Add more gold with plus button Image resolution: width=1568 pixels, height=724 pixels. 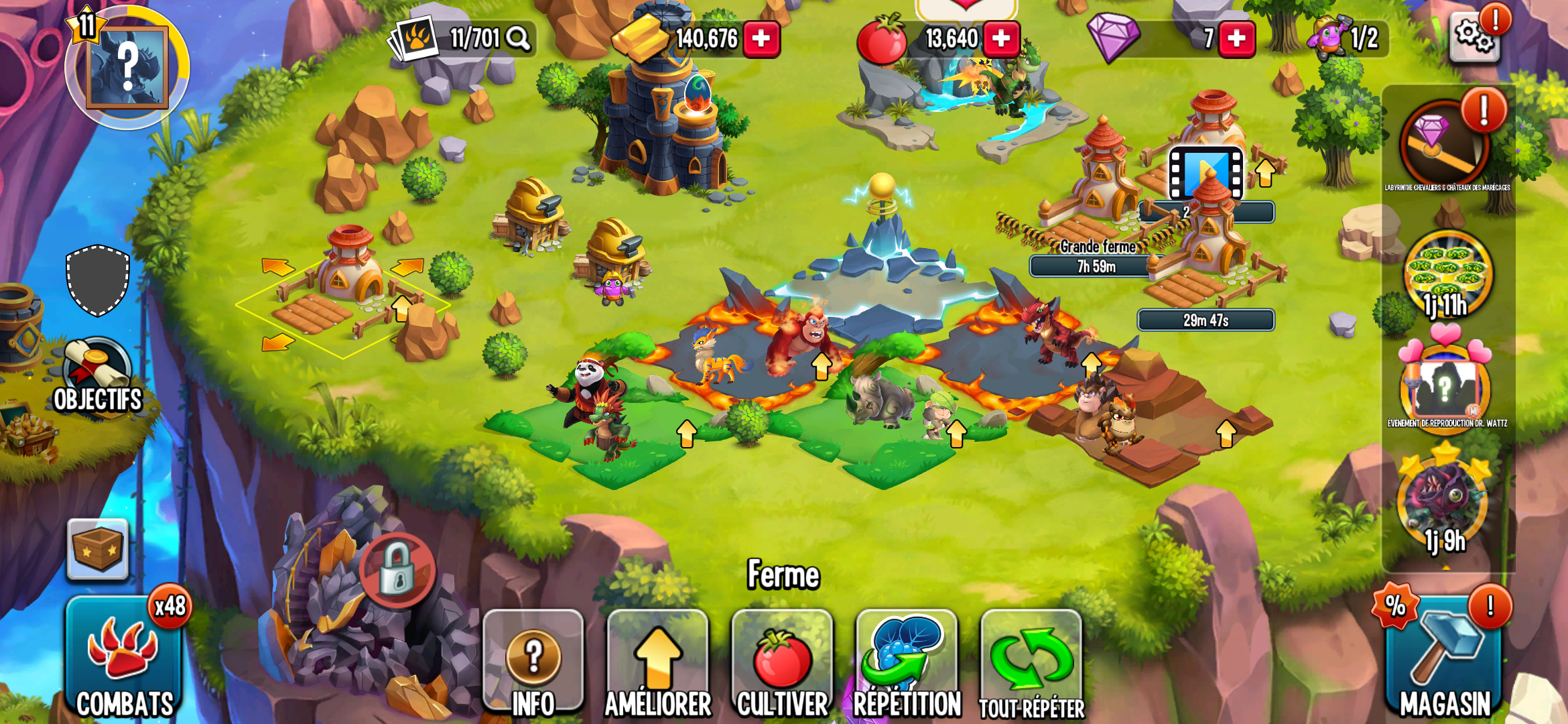[x=761, y=39]
